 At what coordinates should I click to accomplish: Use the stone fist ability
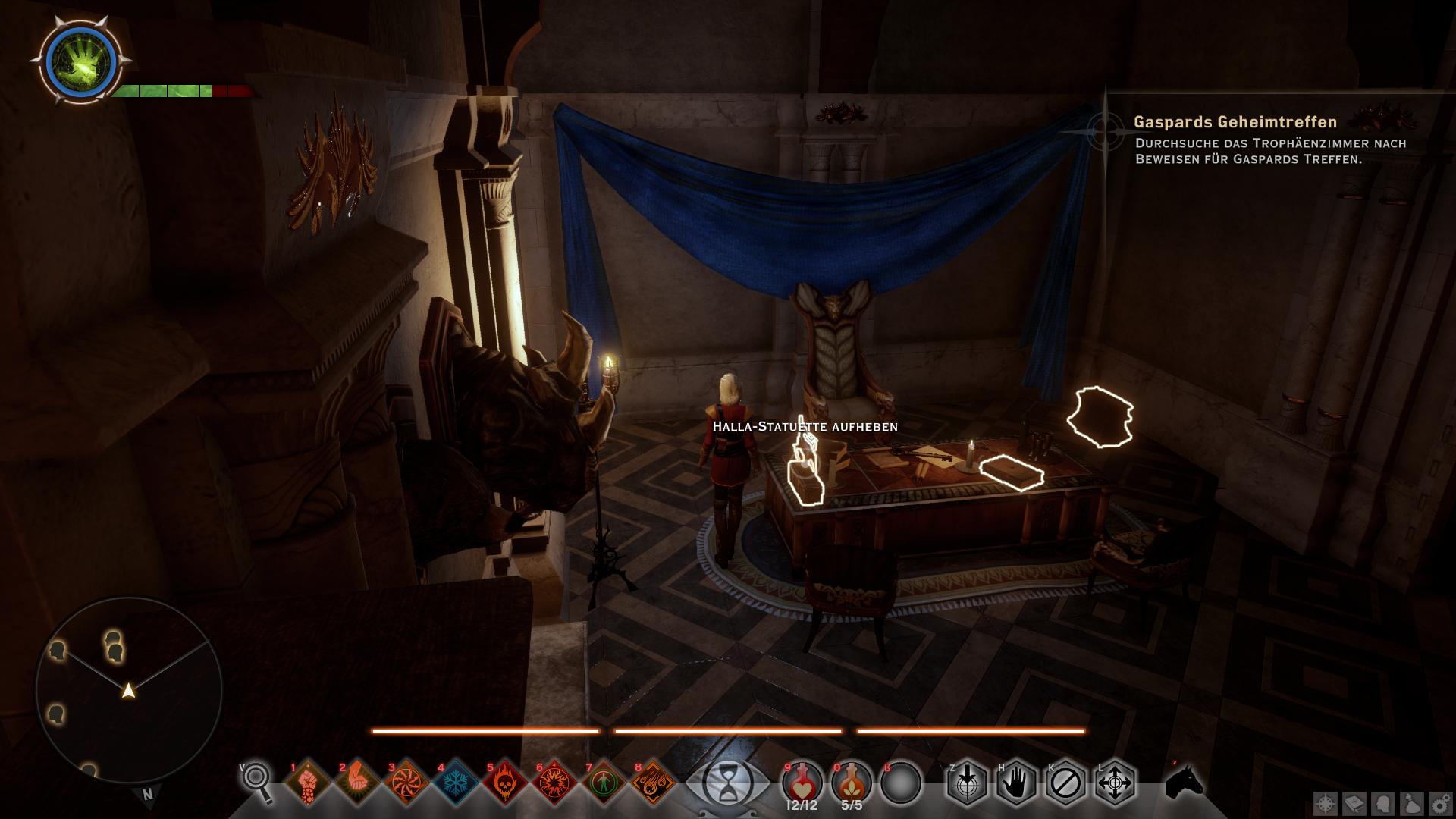[308, 783]
